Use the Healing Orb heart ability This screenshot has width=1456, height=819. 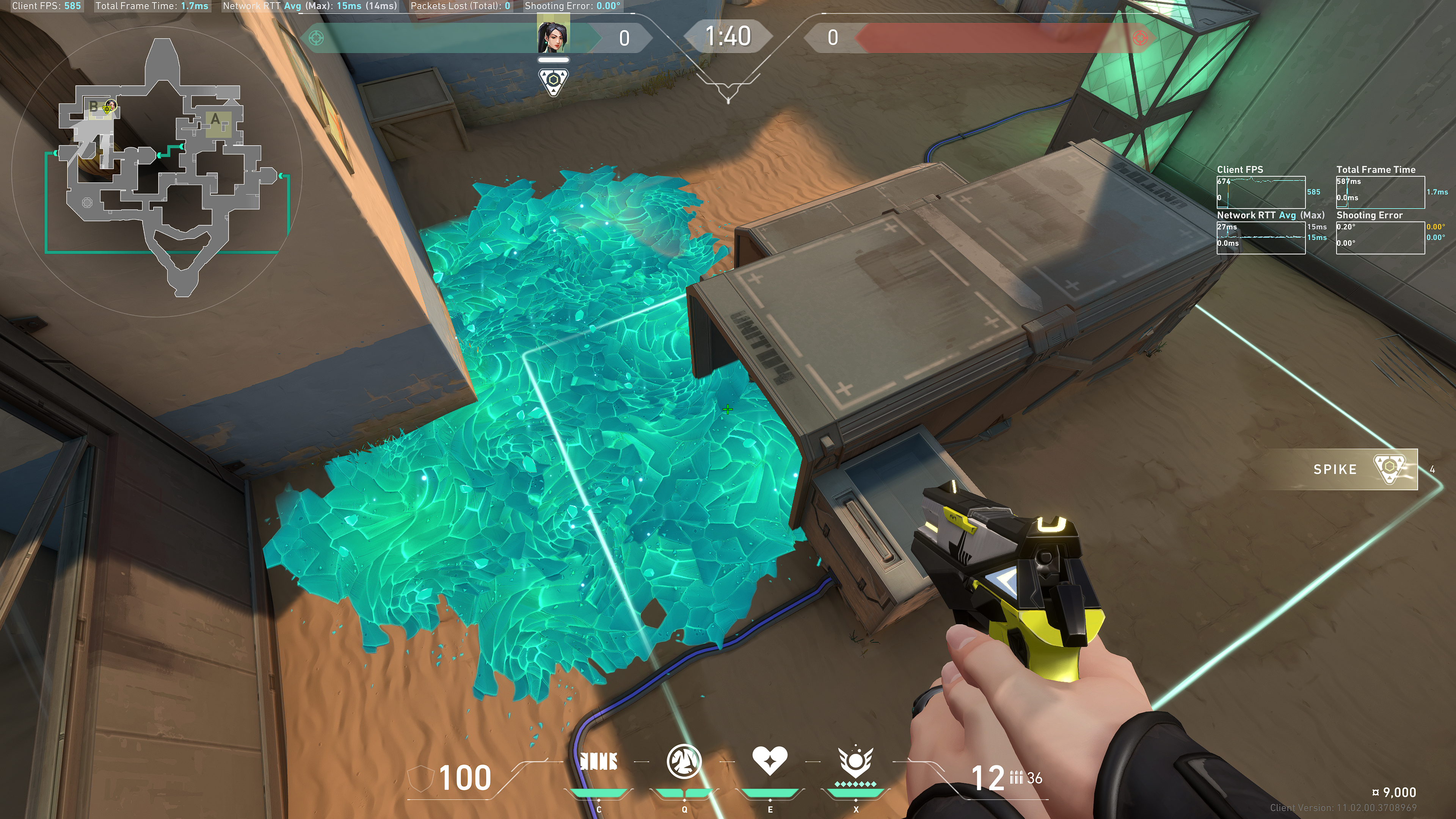(x=769, y=760)
